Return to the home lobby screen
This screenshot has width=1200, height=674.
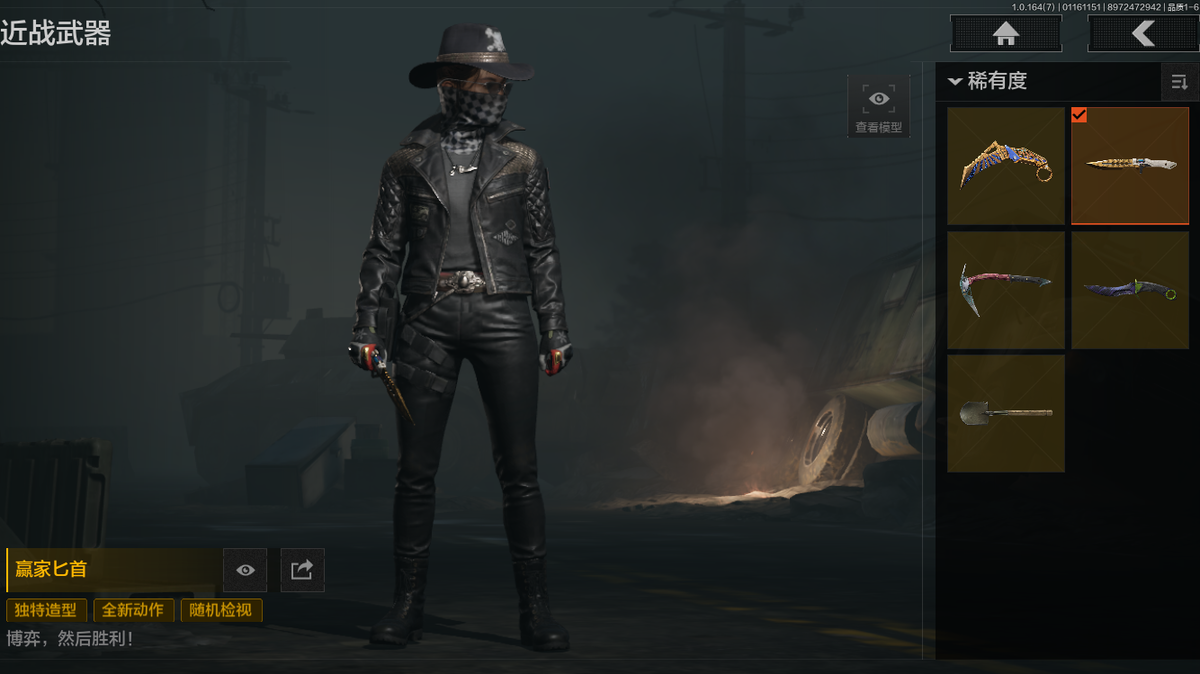(x=1005, y=33)
